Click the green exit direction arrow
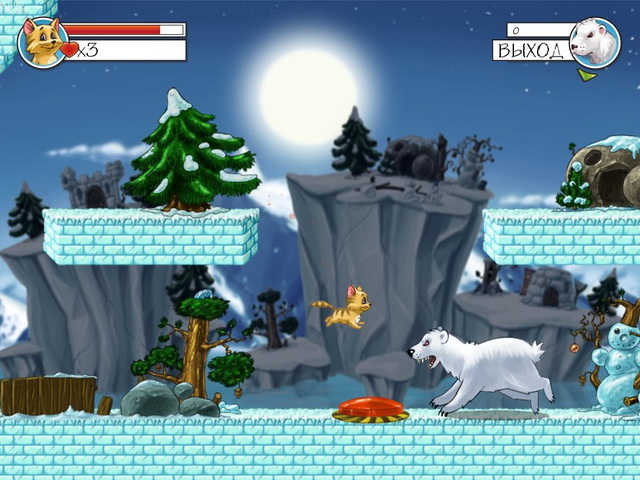Screen dimensions: 640x480 coord(587,74)
